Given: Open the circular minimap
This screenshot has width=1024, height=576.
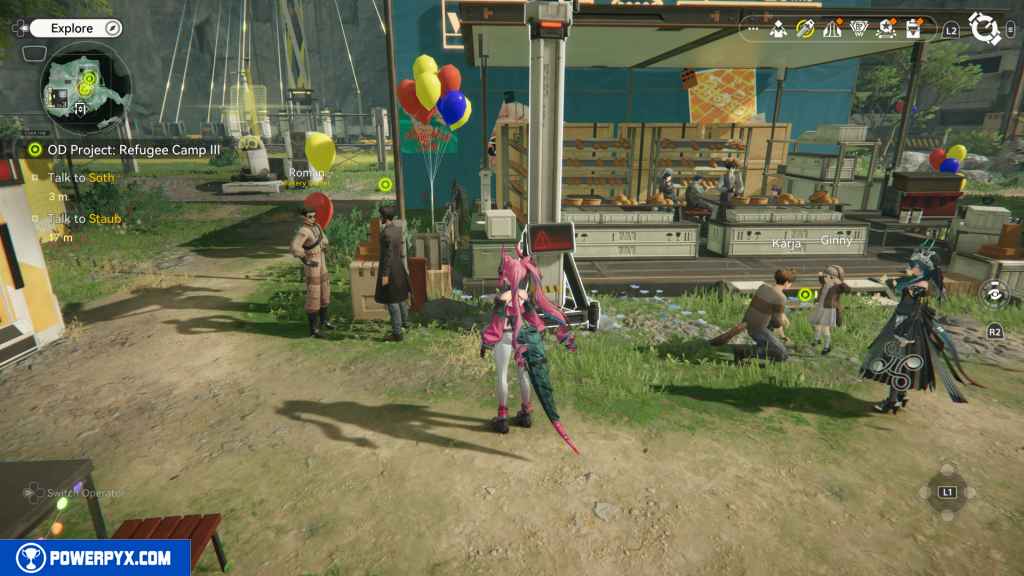Looking at the screenshot, I should point(86,87).
